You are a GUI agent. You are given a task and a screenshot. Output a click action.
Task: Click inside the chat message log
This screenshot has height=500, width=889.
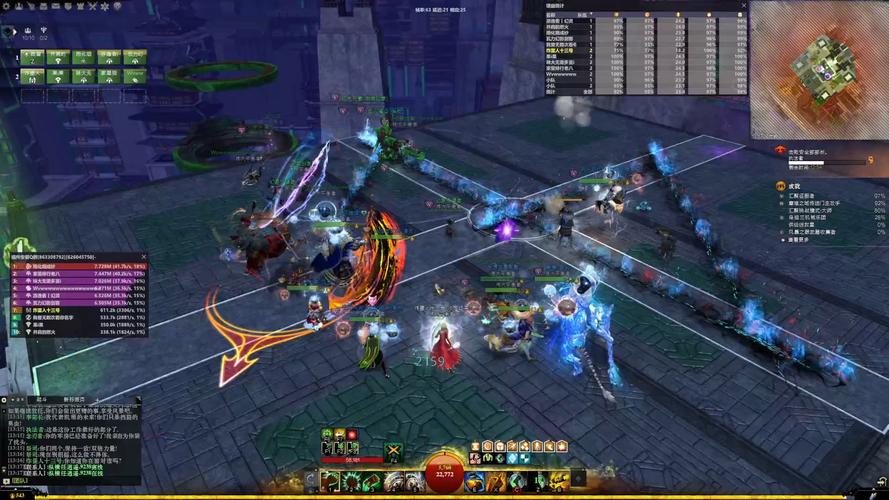[70, 440]
